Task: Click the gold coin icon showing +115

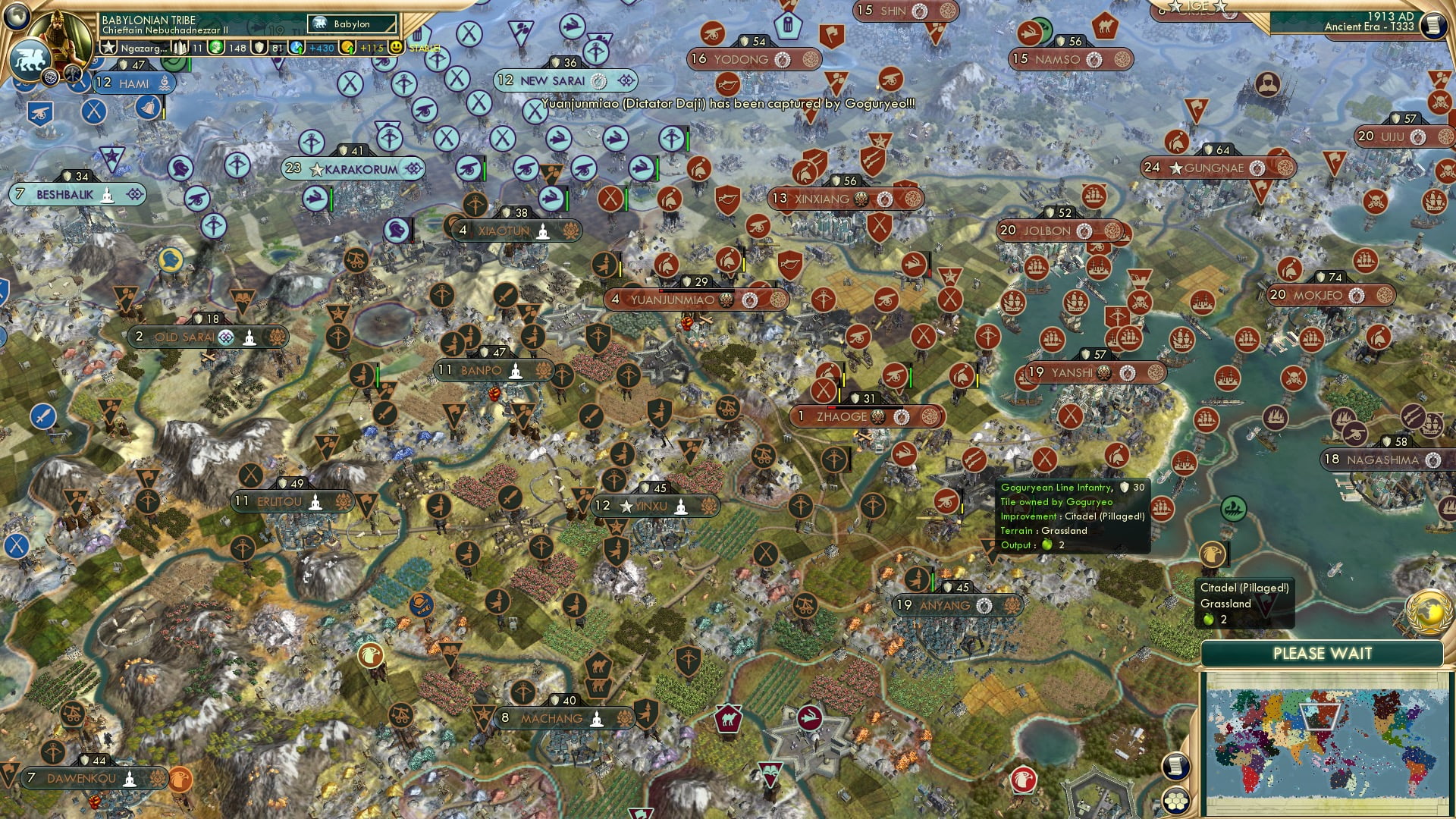Action: click(347, 47)
